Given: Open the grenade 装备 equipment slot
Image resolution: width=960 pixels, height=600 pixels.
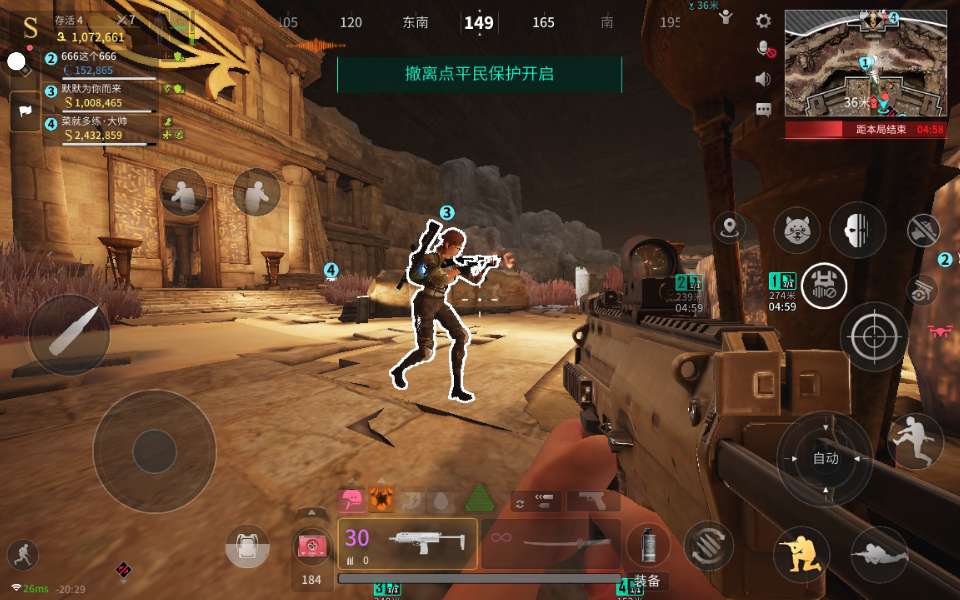Looking at the screenshot, I should 647,548.
